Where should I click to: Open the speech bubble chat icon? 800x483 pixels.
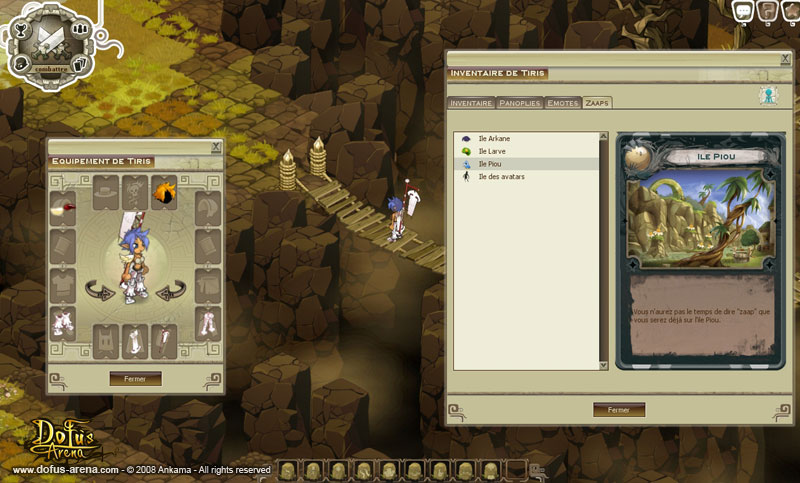pos(743,11)
